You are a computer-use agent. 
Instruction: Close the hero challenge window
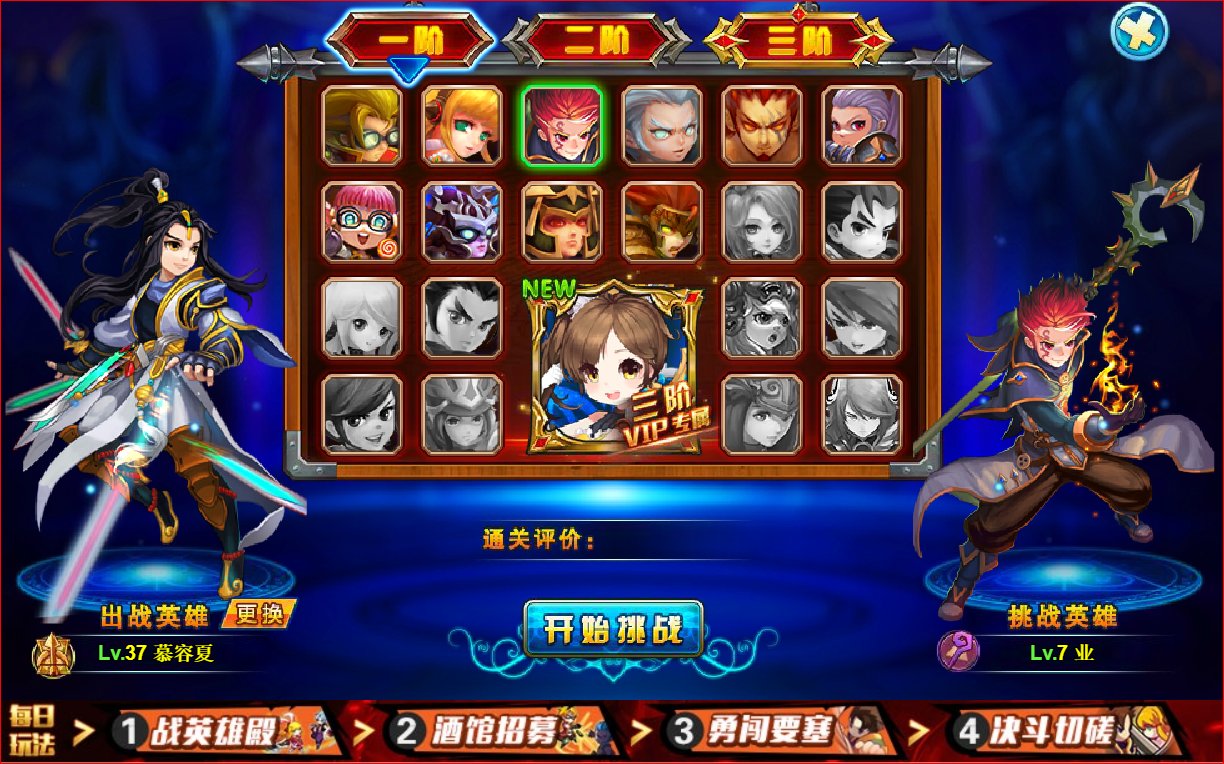click(x=1139, y=31)
